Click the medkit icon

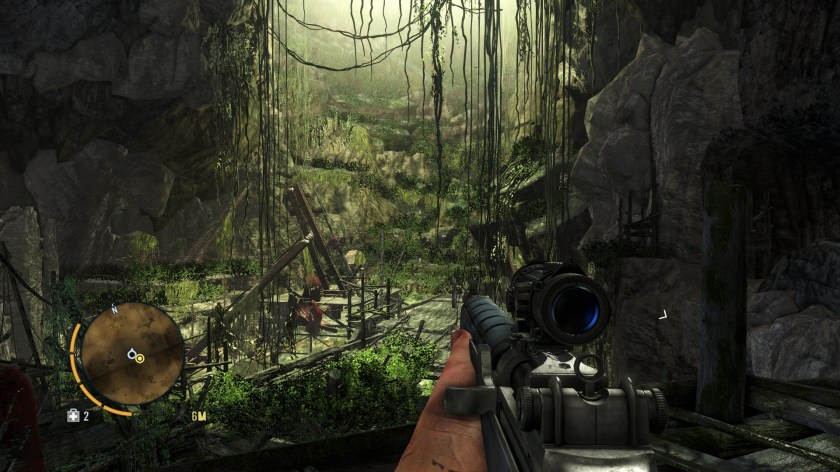(72, 415)
